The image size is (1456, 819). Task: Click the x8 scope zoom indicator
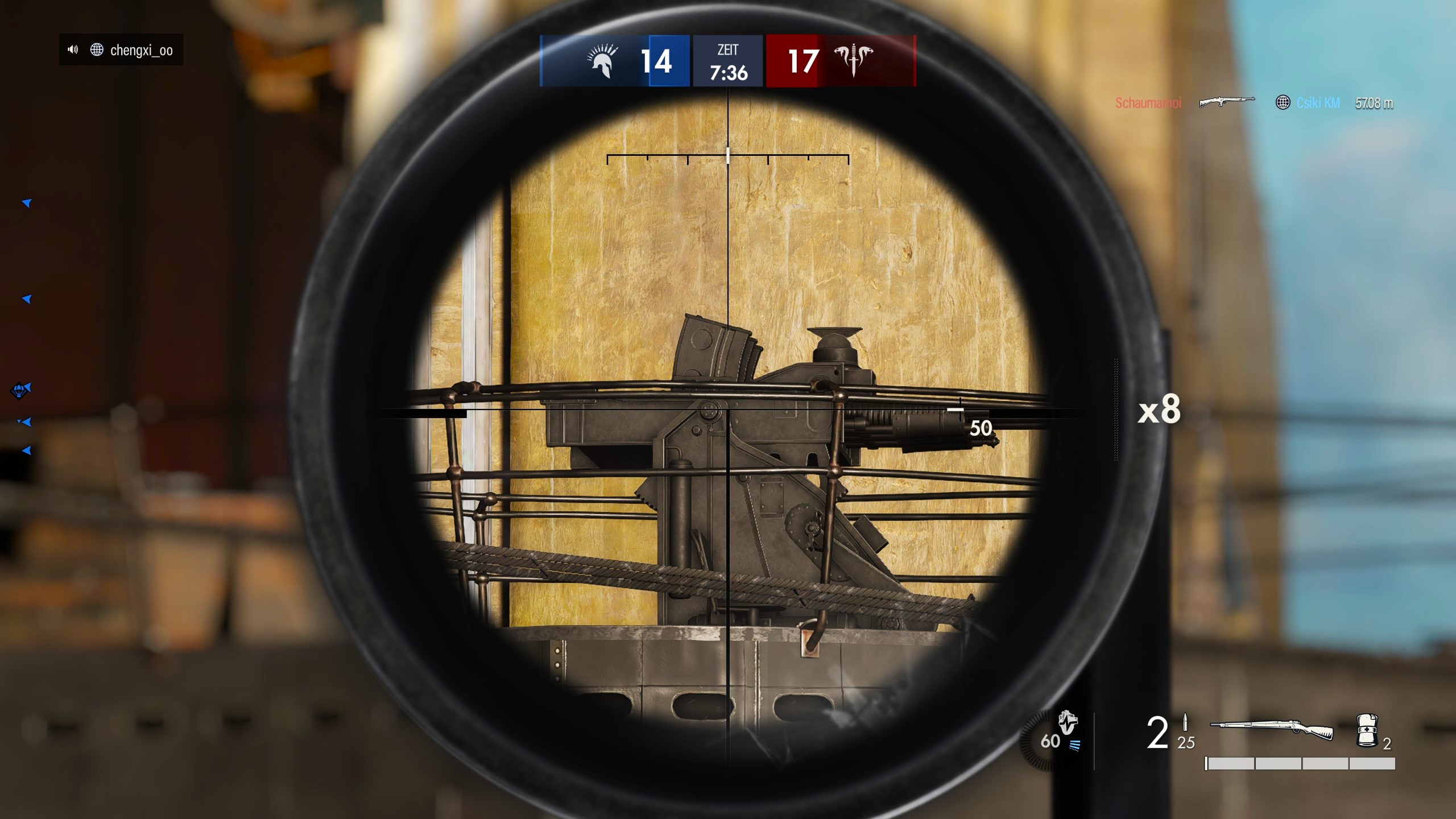[x=1159, y=409]
